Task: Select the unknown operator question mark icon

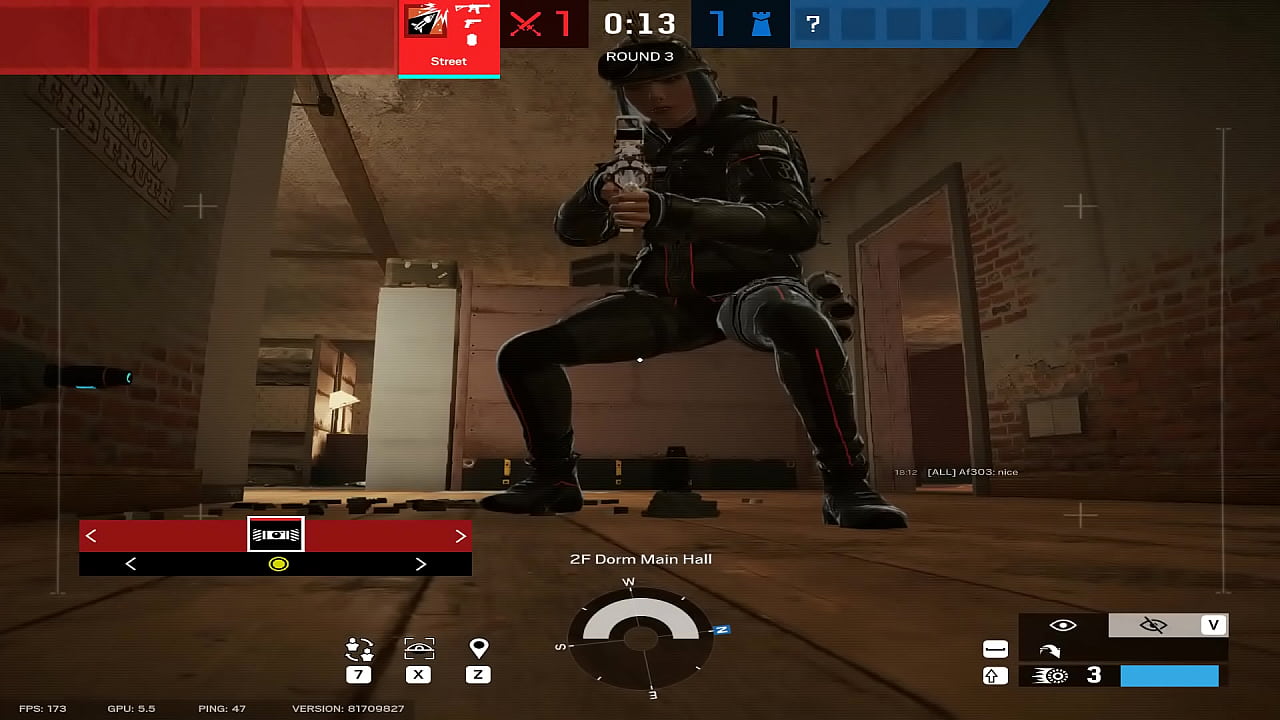Action: [813, 22]
